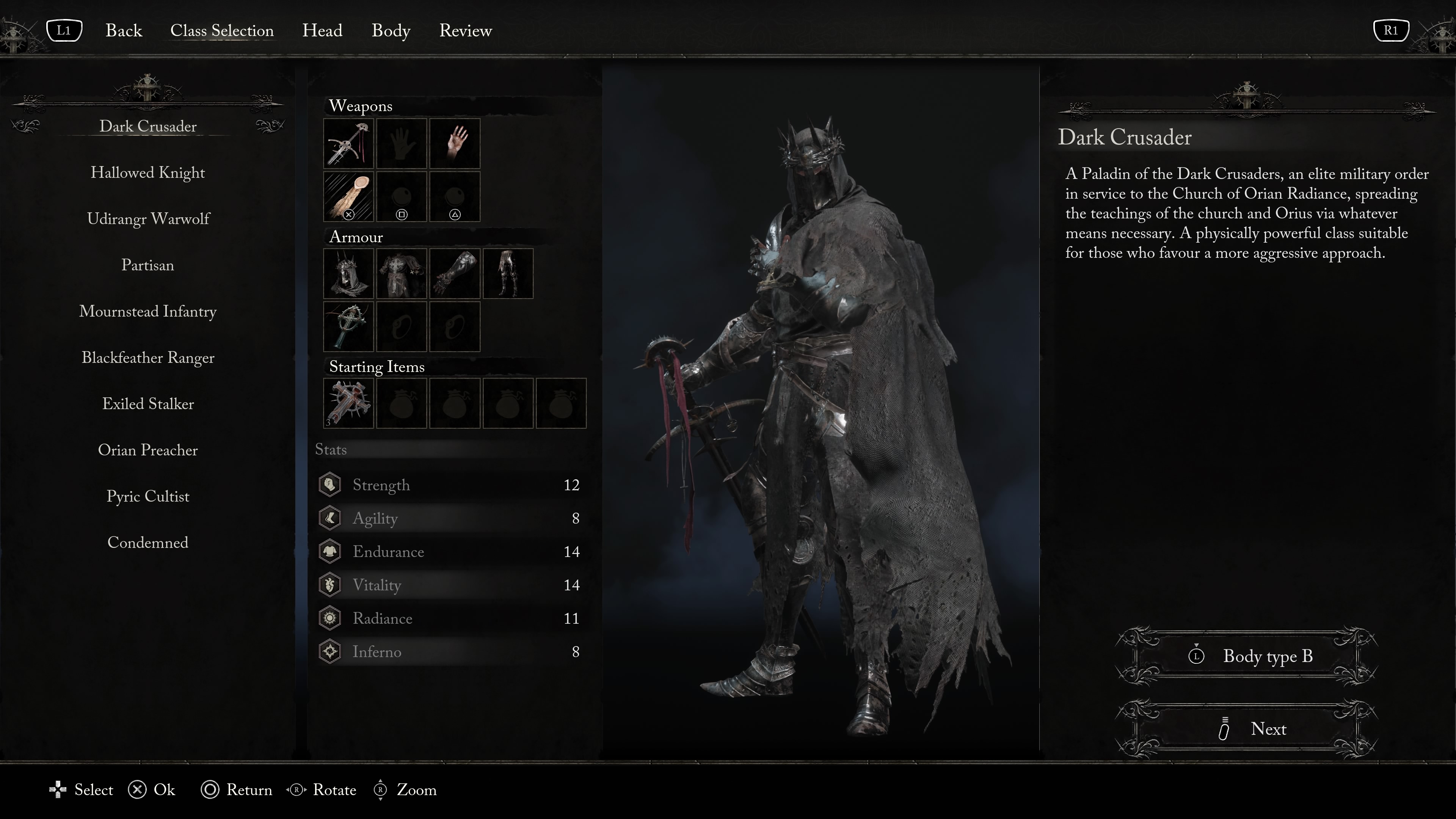Viewport: 1456px width, 819px height.
Task: Inspect the starting crossbow bolts item
Action: (348, 403)
